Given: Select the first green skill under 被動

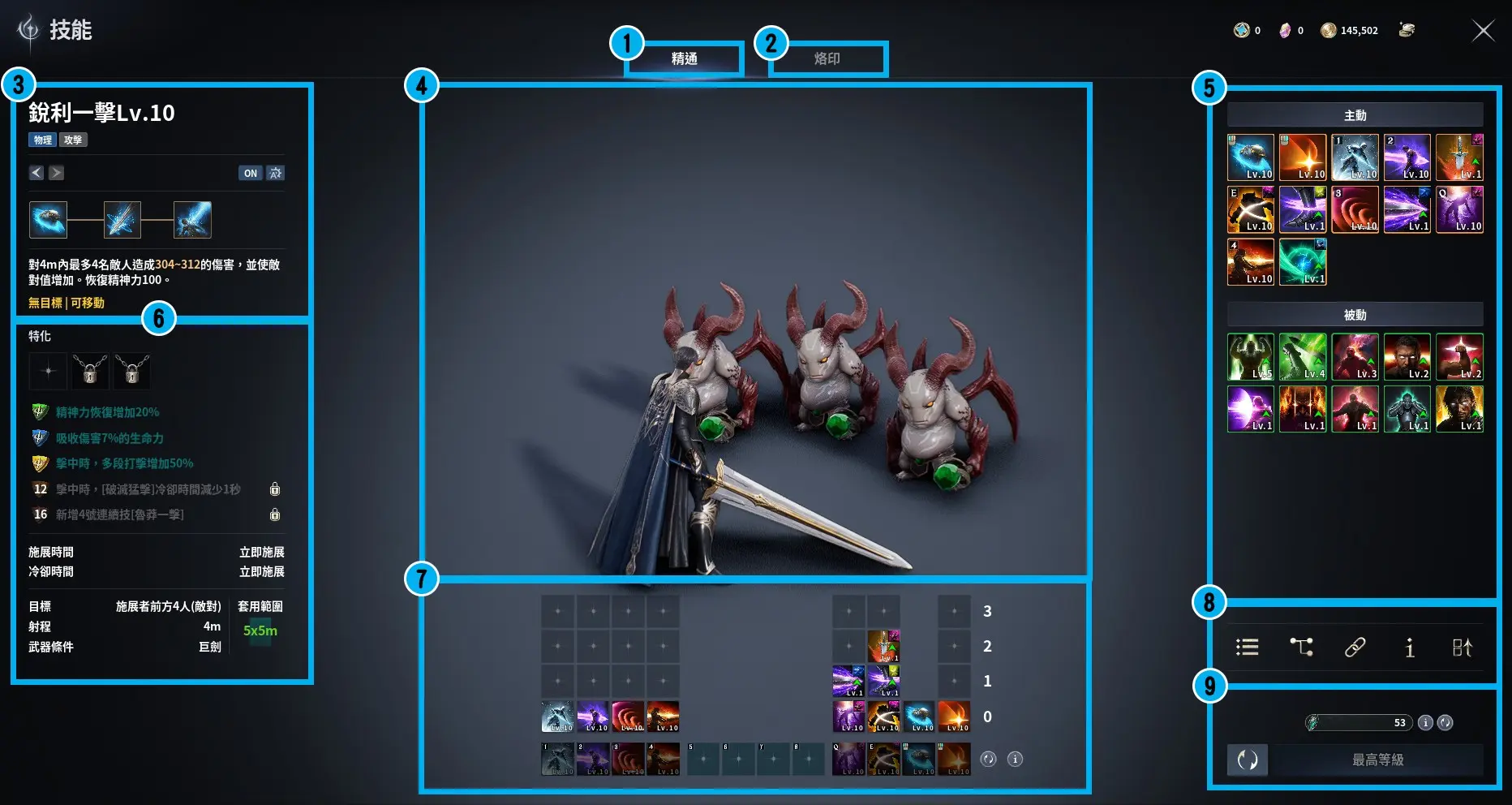Looking at the screenshot, I should [1250, 357].
